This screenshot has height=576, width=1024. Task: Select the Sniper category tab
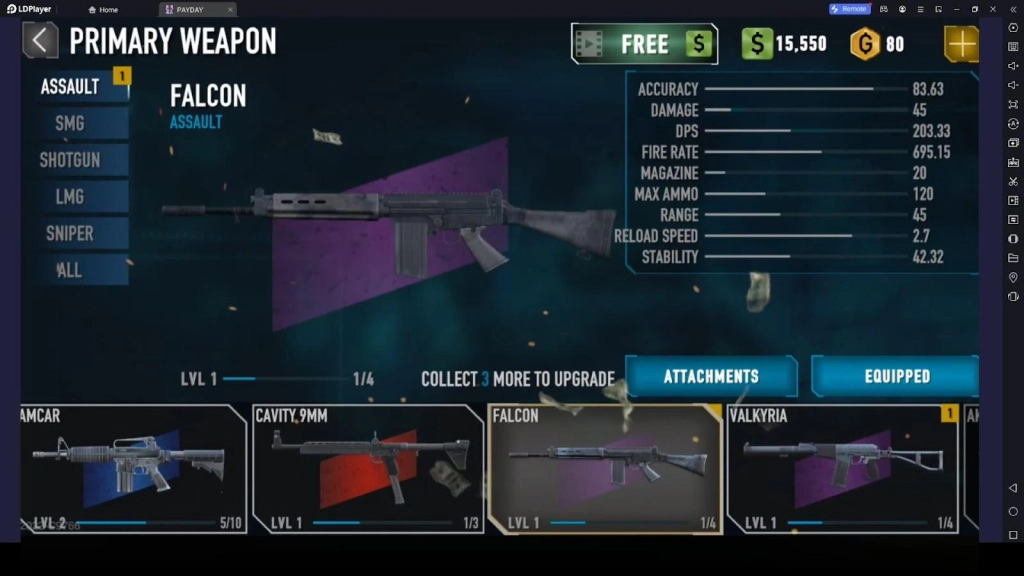point(72,233)
